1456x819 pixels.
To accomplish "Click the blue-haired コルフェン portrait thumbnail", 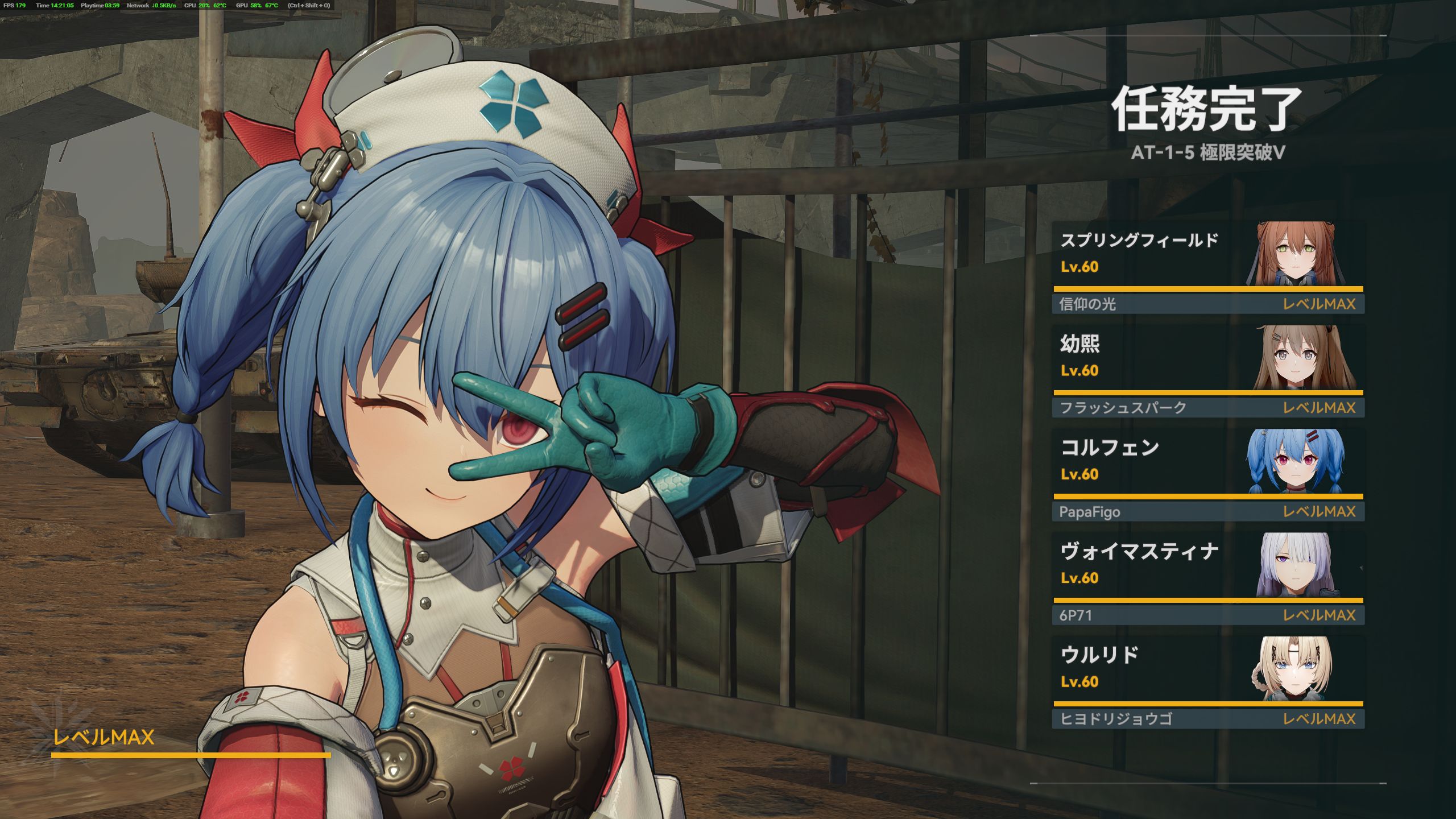I will tap(1295, 461).
